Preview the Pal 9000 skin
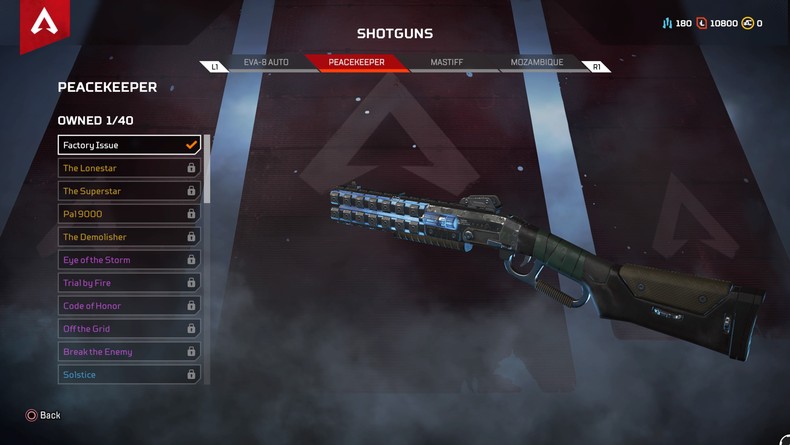The width and height of the screenshot is (790, 445). 129,214
